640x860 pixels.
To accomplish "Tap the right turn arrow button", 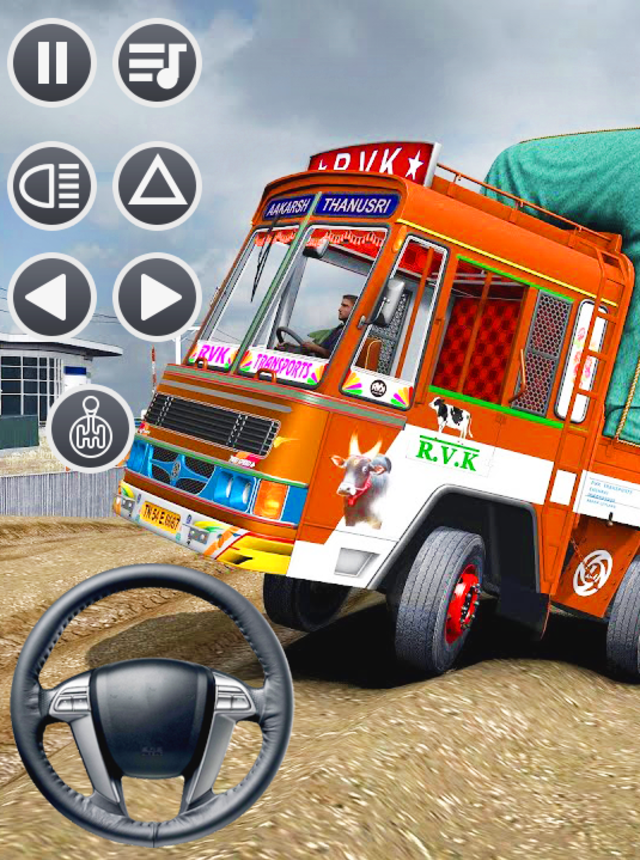I will pos(158,297).
